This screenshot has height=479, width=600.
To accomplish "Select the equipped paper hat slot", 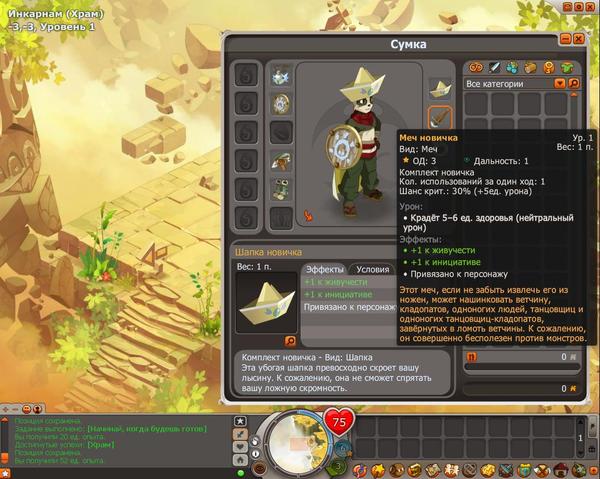I will (x=441, y=88).
